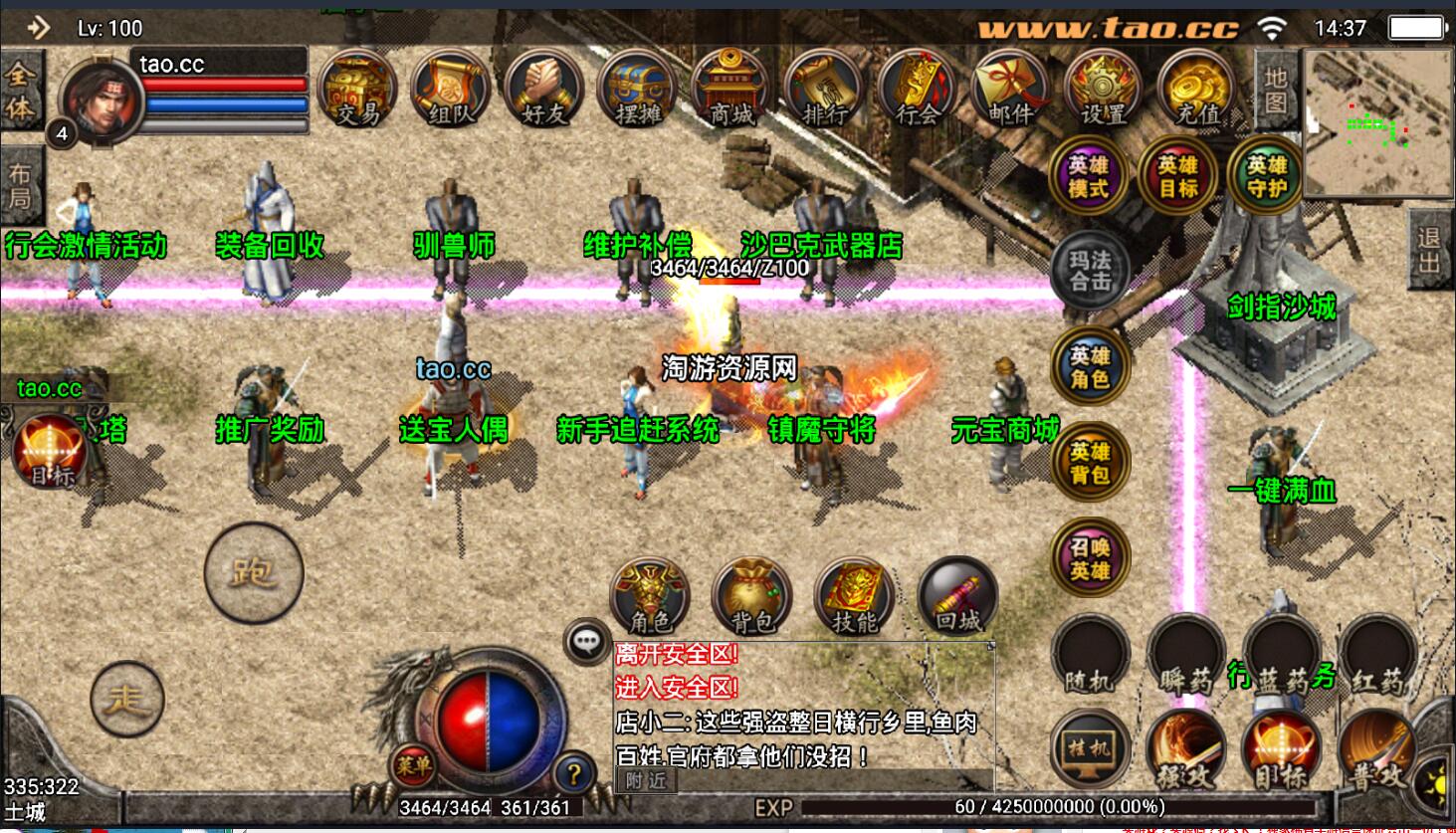Open the chat speech bubble button

[x=587, y=642]
